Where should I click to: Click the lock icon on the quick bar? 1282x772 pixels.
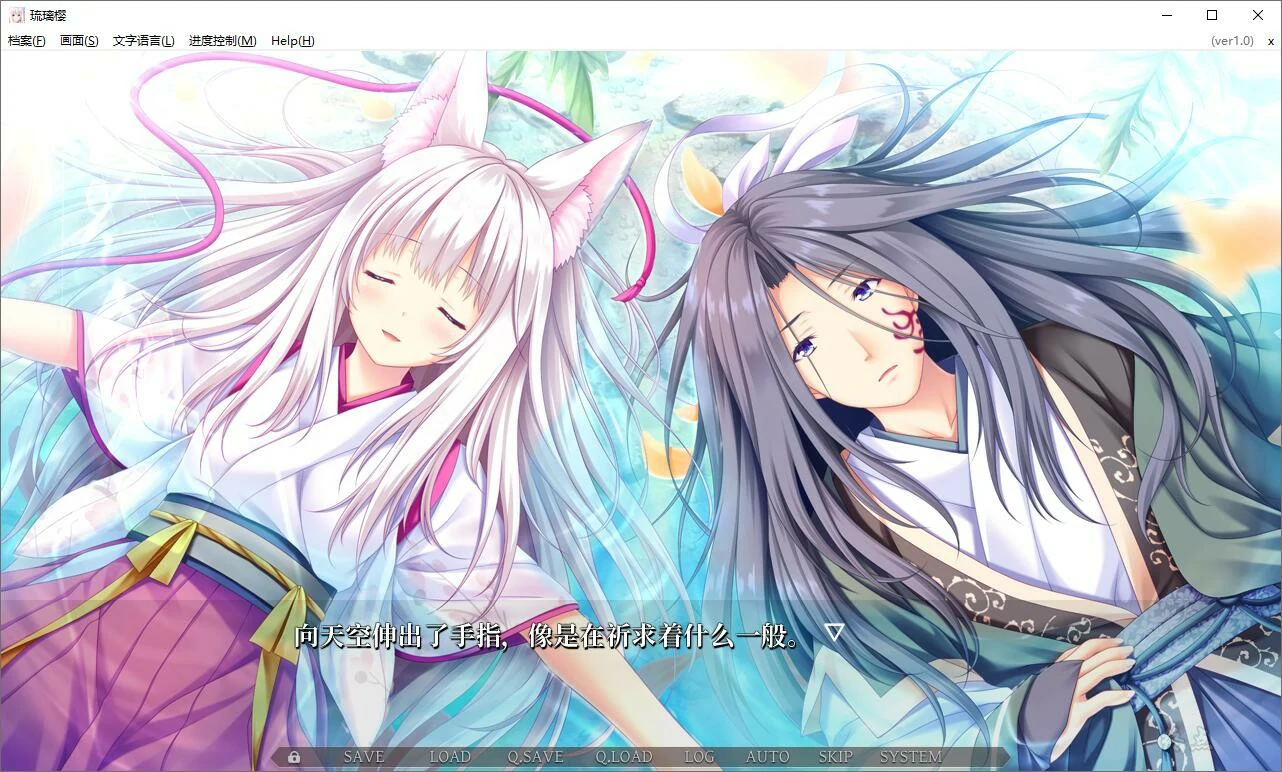click(293, 757)
